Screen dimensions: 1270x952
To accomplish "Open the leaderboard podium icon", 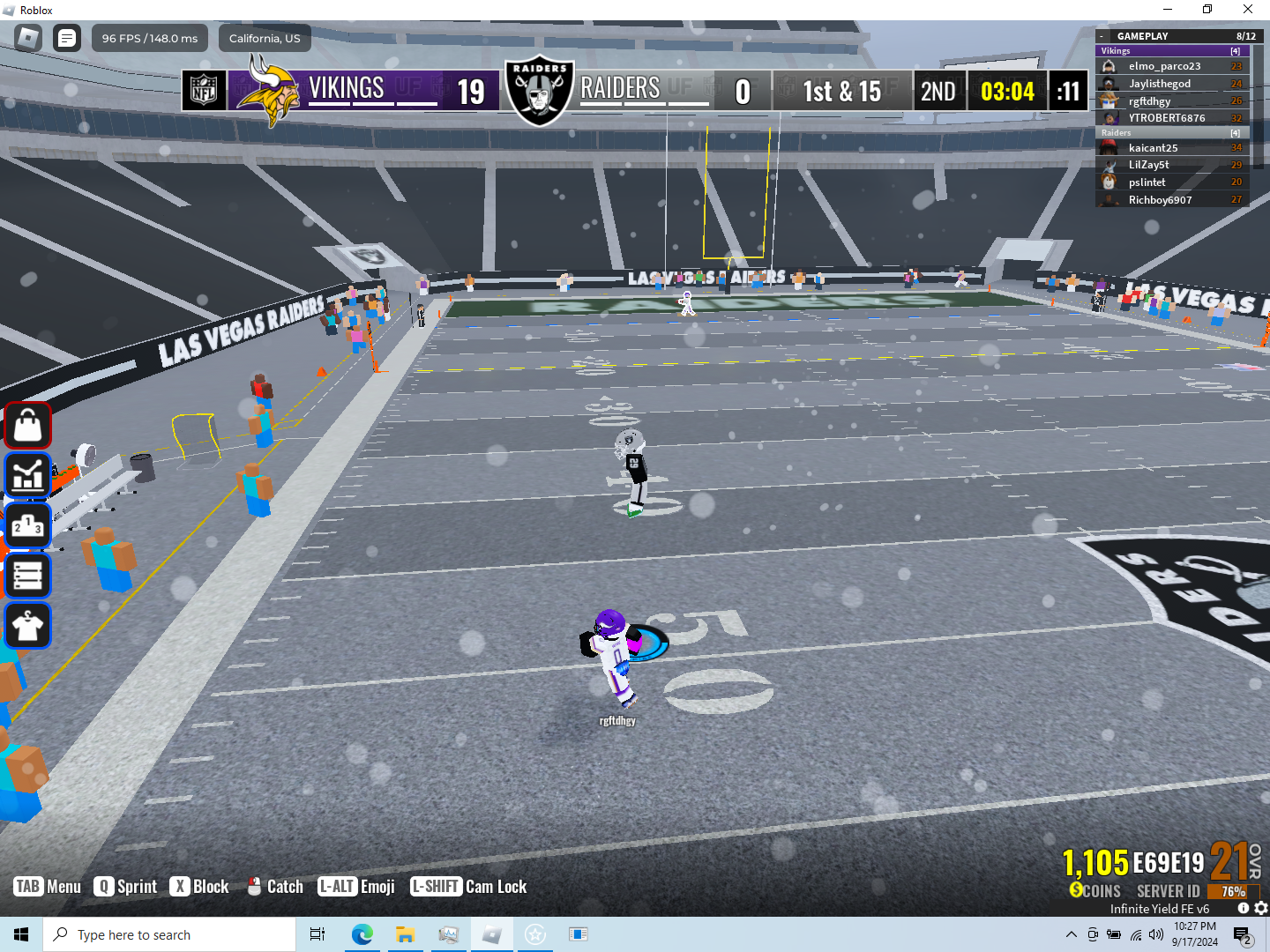I will tap(28, 526).
